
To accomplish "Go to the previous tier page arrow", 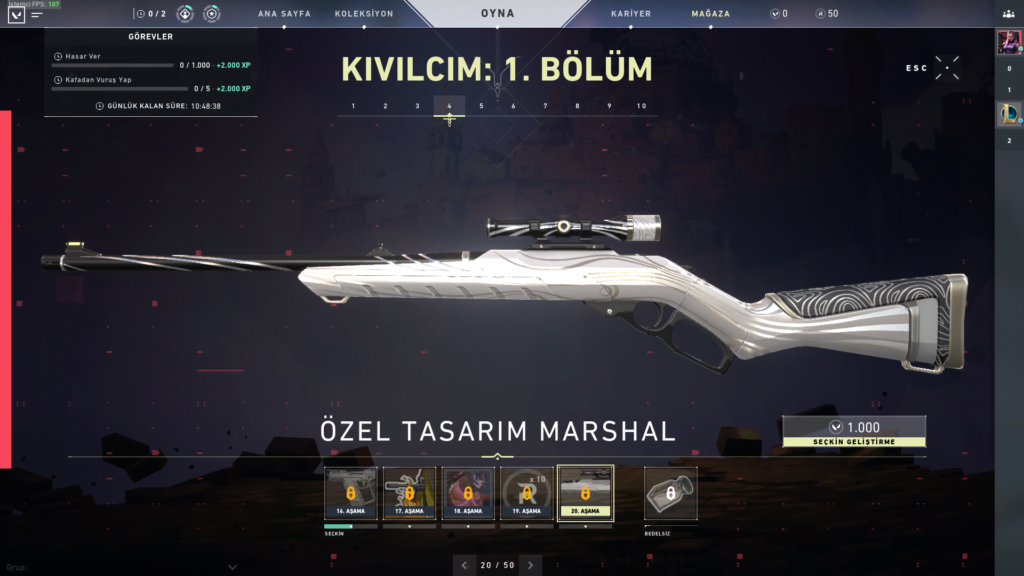I will point(464,565).
